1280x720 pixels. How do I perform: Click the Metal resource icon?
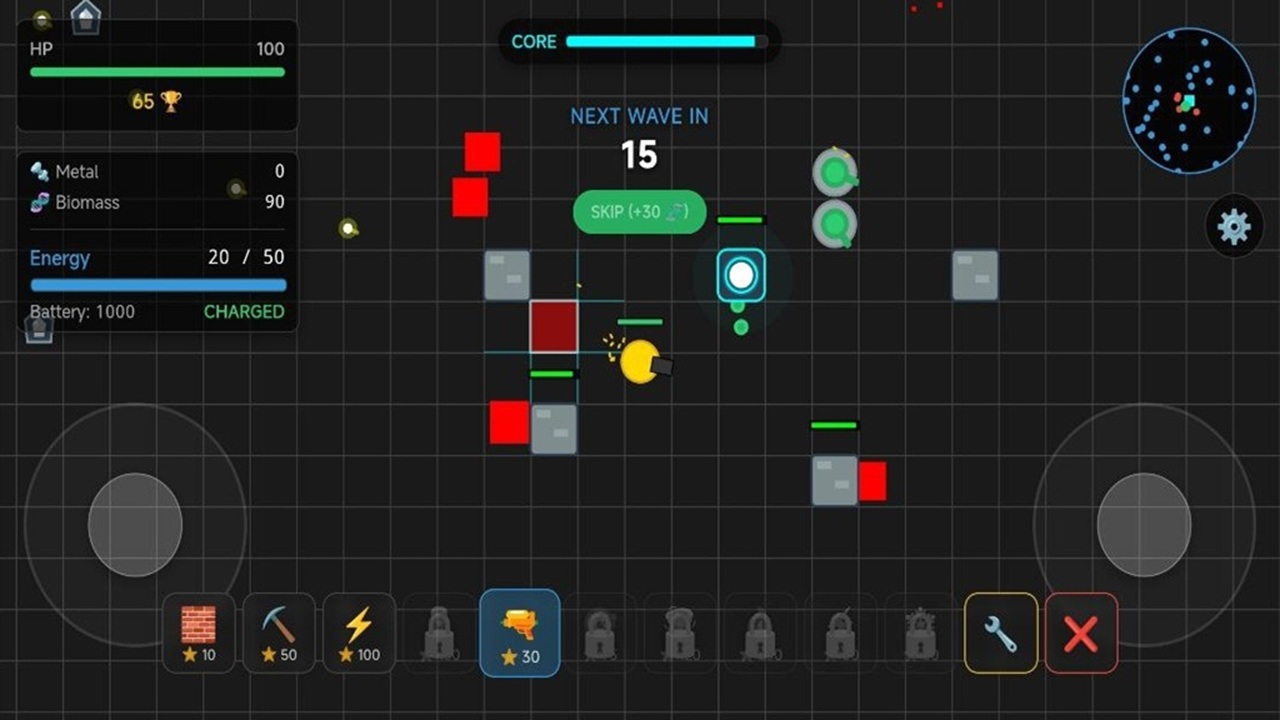(x=39, y=171)
